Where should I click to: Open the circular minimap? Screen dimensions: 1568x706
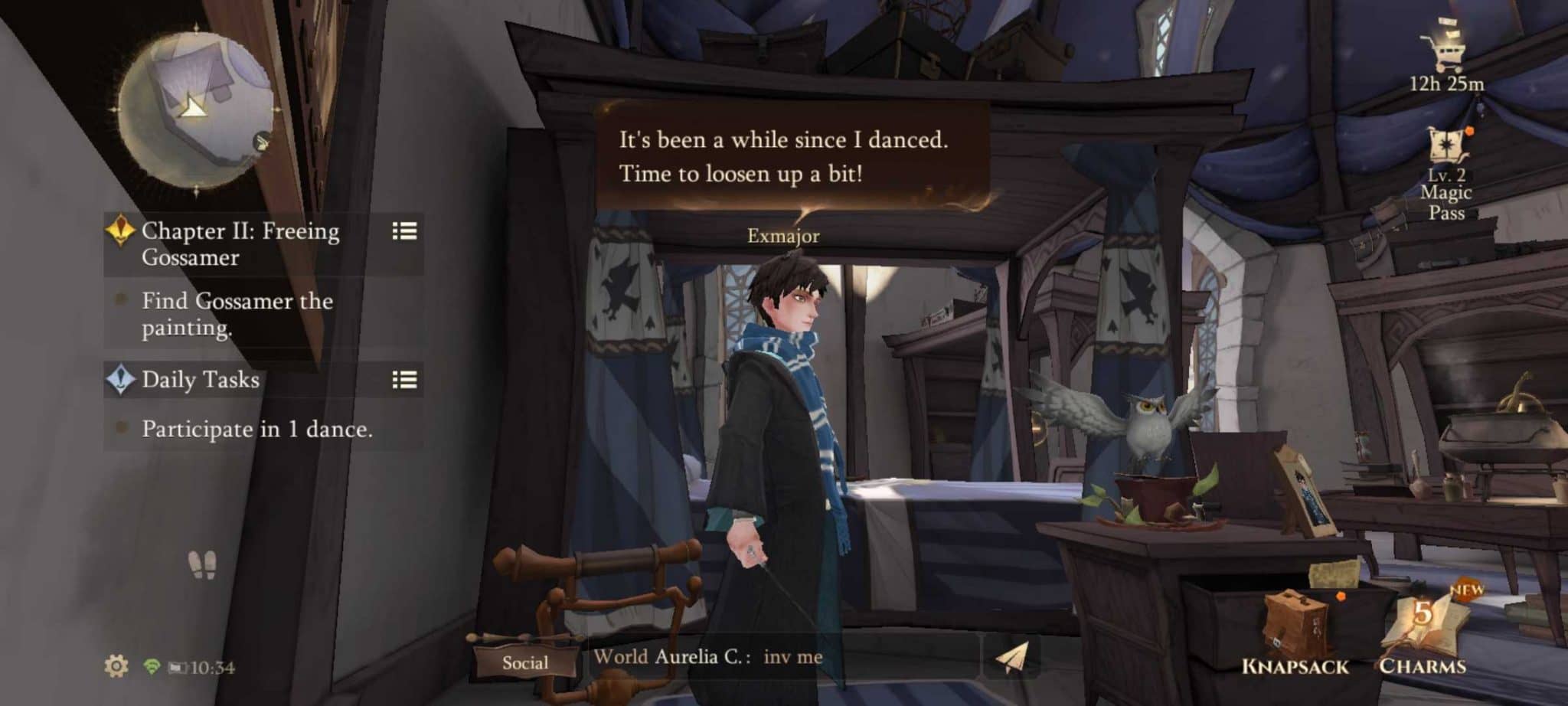[x=197, y=109]
